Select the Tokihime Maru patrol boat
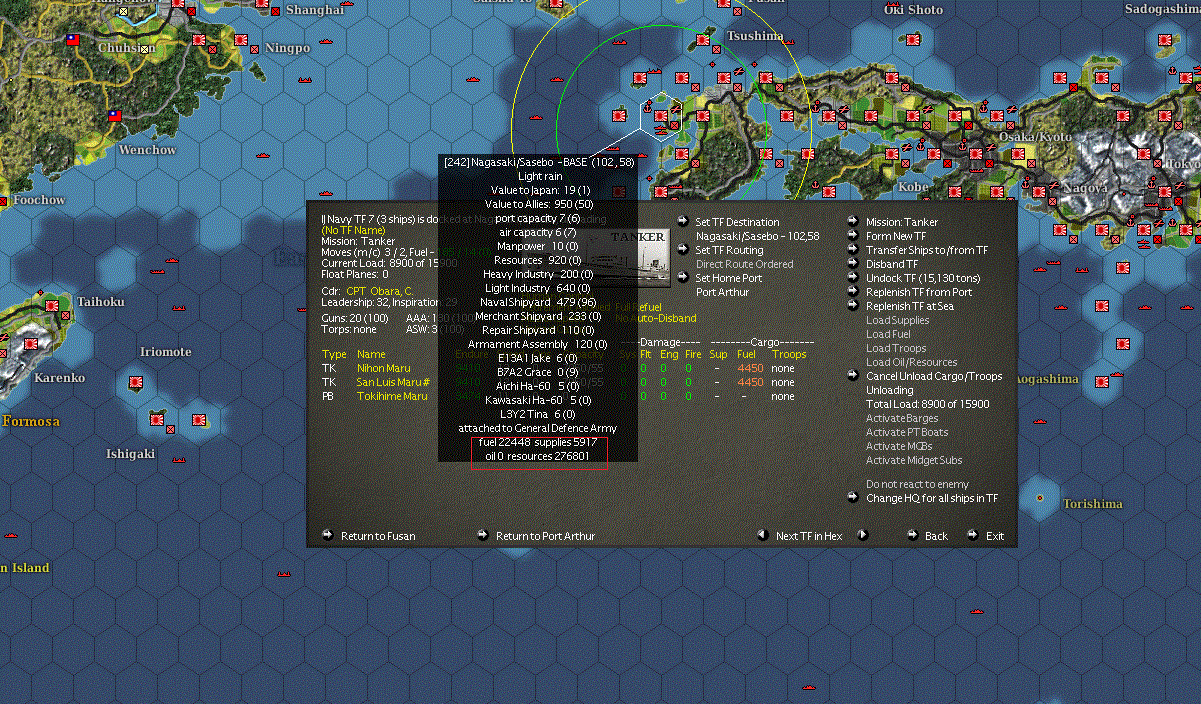1201x704 pixels. click(392, 396)
